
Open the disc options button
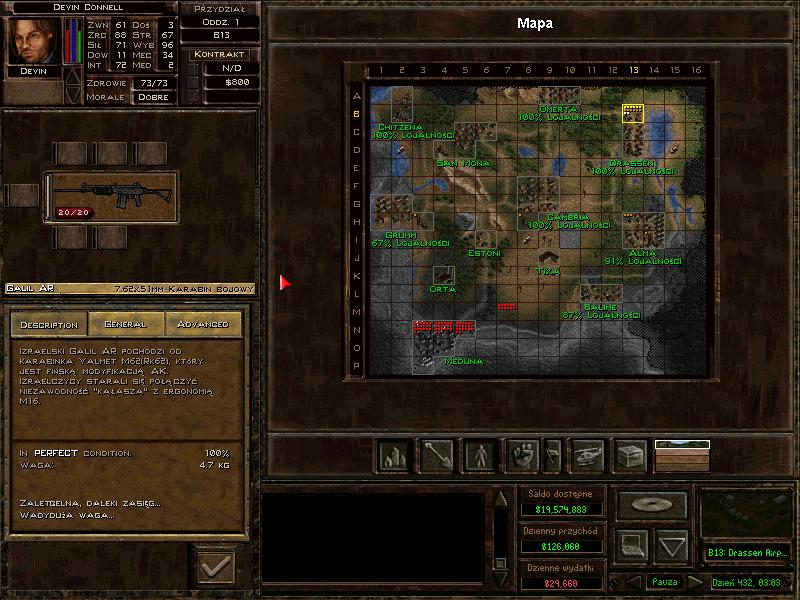click(x=651, y=503)
